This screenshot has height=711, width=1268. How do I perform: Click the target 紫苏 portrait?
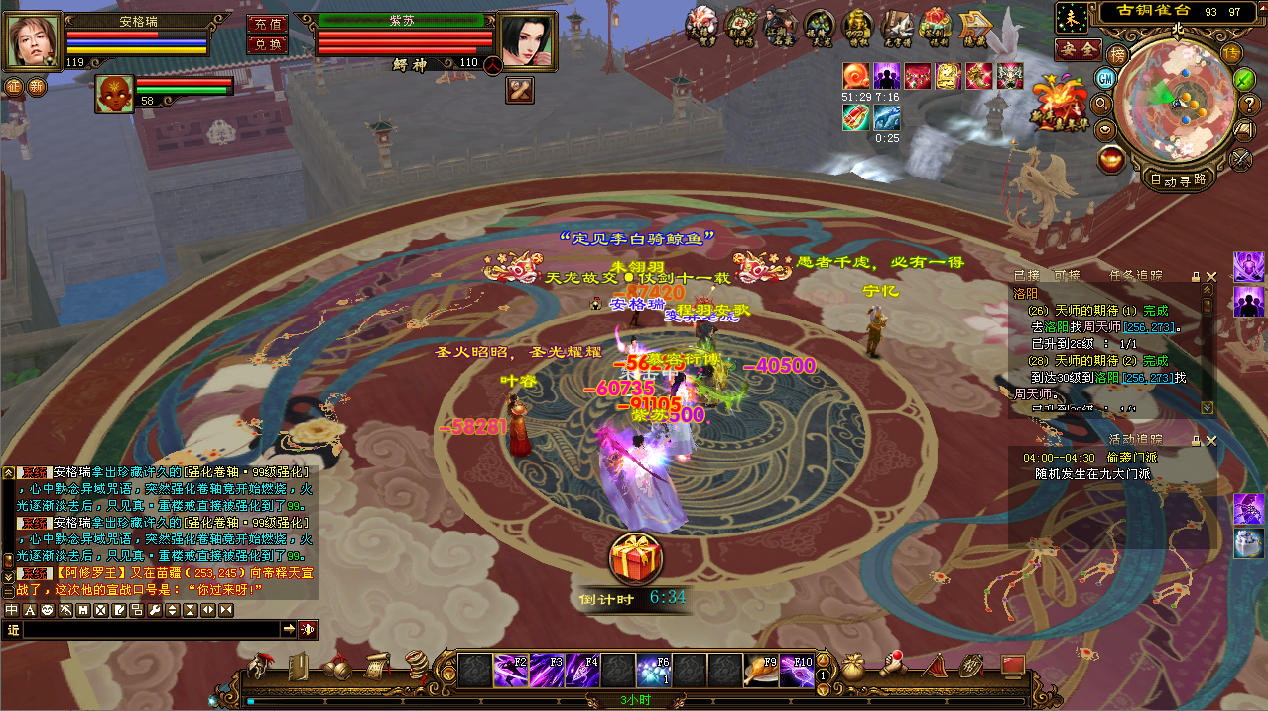(x=526, y=41)
